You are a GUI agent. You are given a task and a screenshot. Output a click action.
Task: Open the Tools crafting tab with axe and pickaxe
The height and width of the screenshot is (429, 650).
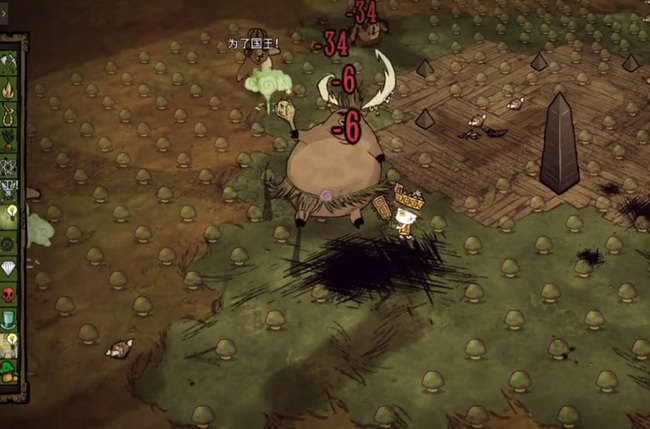tap(10, 61)
